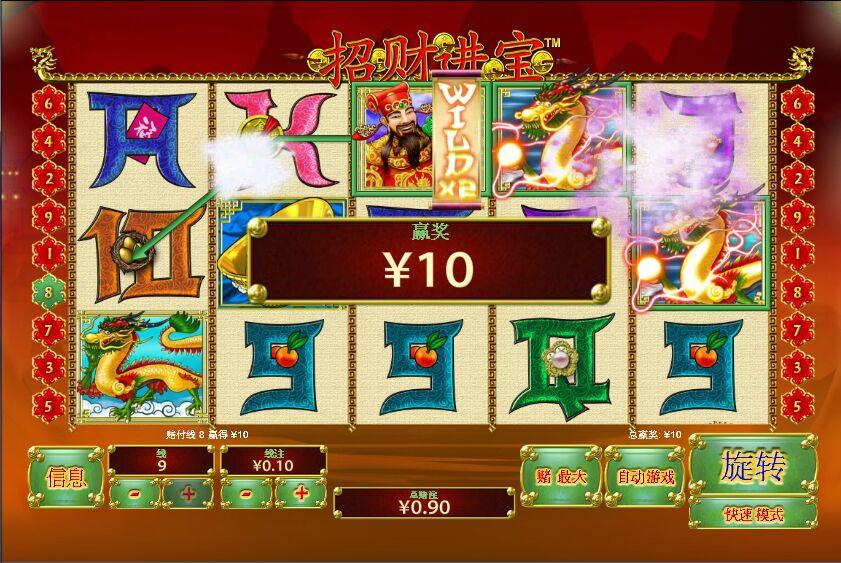Viewport: 841px width, 563px height.
Task: Toggle 快速模式 turbo mode
Action: click(x=753, y=514)
